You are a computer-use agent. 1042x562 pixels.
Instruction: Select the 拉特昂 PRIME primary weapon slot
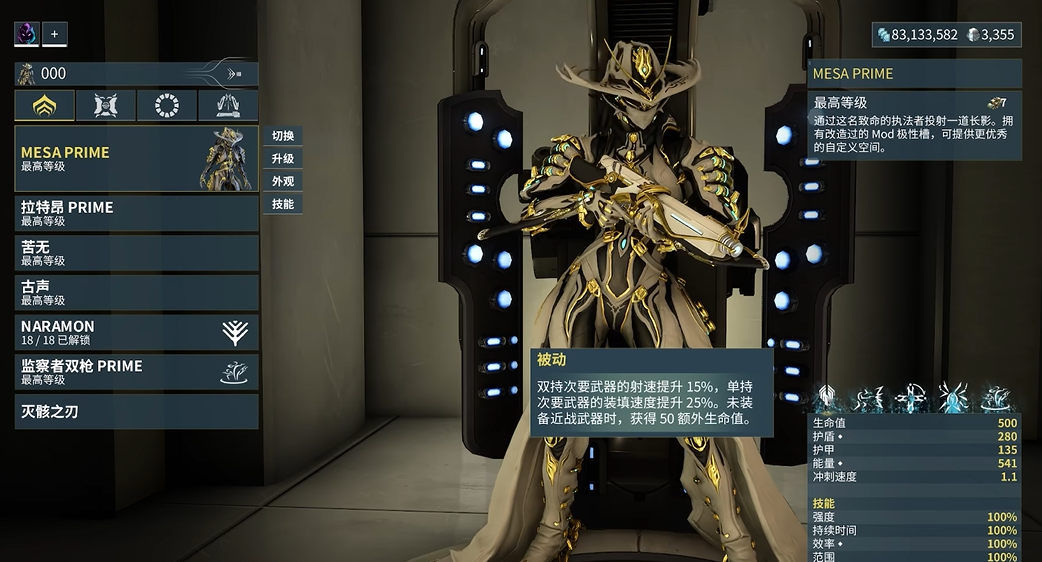coord(136,213)
